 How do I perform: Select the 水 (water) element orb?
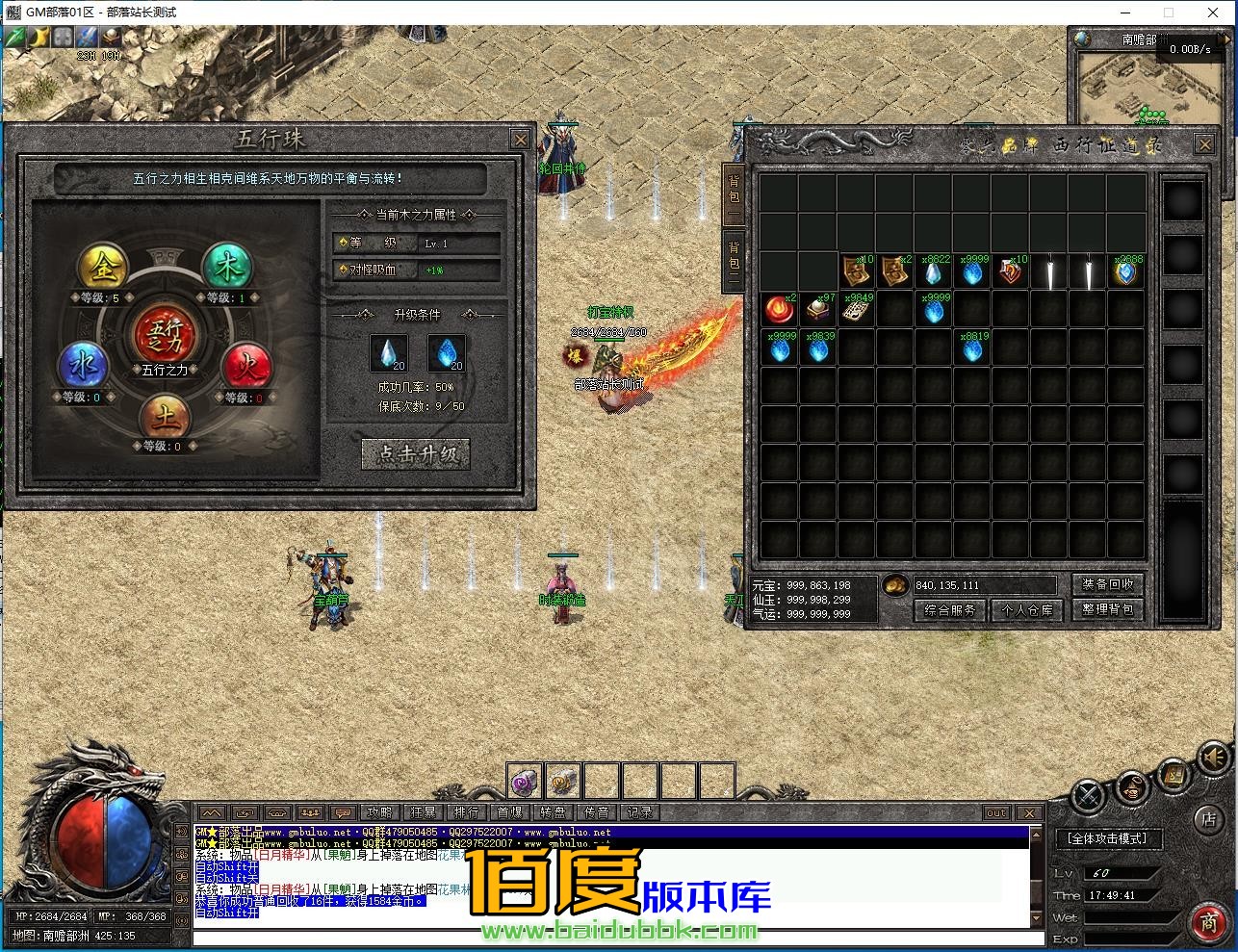[x=82, y=366]
